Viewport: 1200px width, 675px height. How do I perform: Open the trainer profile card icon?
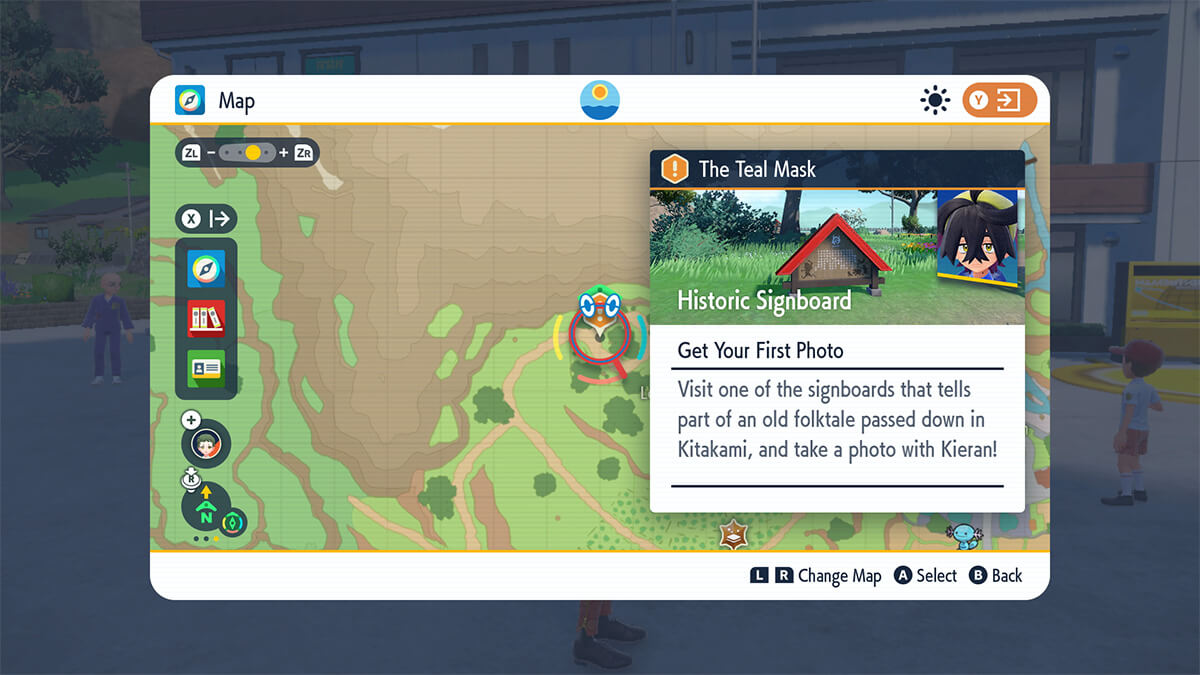pyautogui.click(x=206, y=368)
